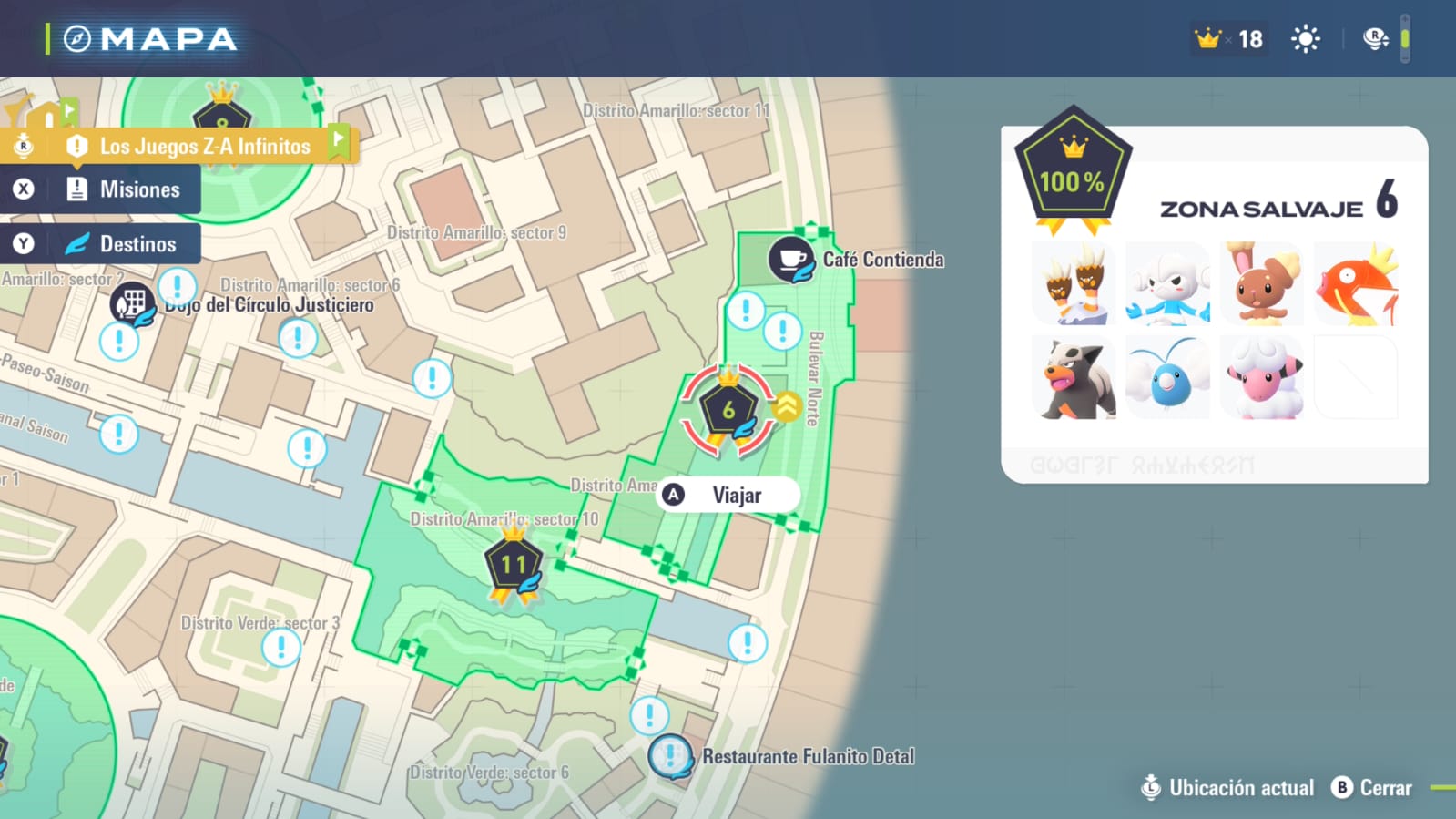This screenshot has width=1456, height=819.
Task: Close the map with Cerrar
Action: (x=1372, y=788)
